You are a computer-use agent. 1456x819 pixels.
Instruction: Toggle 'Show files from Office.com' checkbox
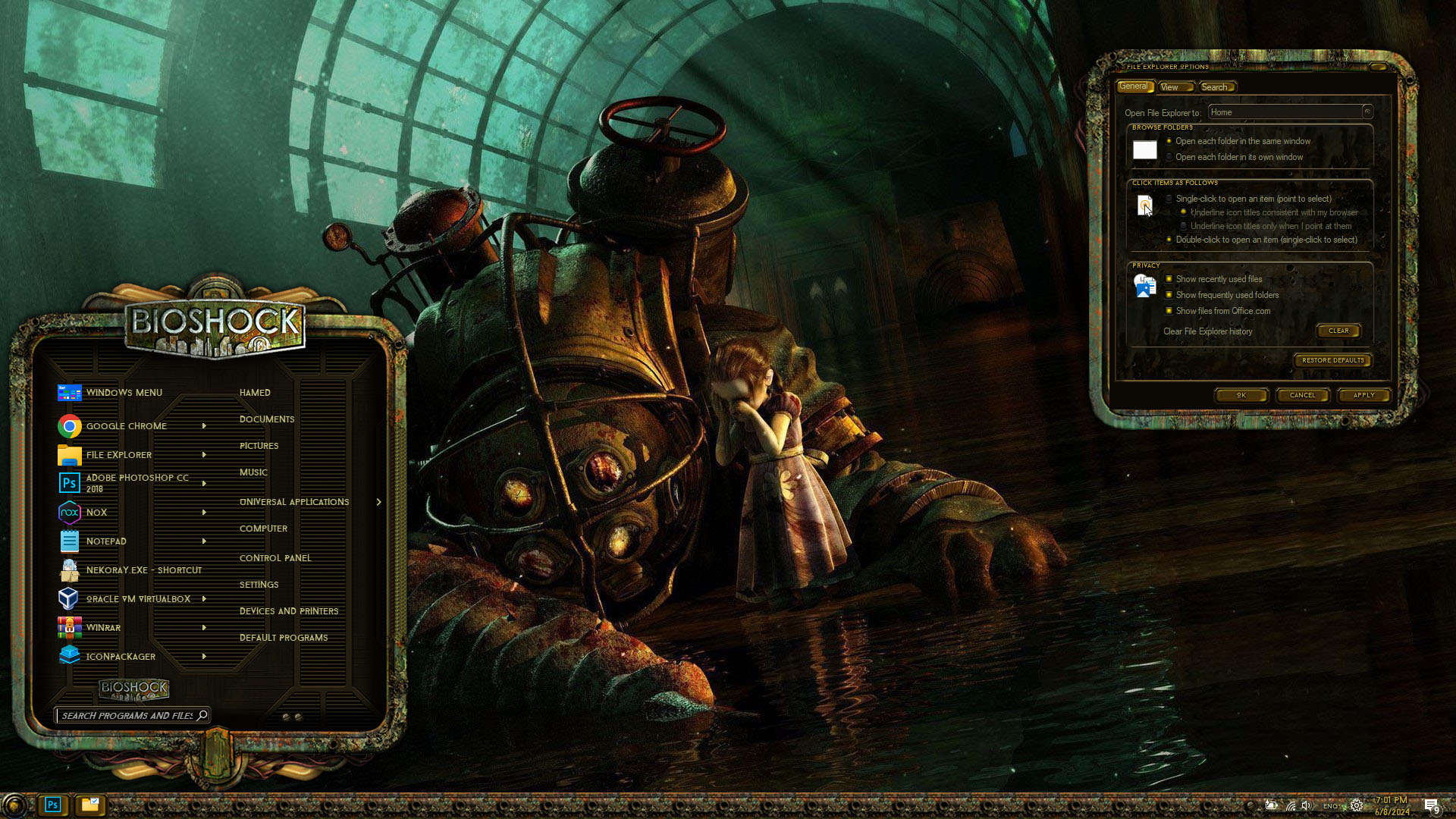(x=1169, y=311)
